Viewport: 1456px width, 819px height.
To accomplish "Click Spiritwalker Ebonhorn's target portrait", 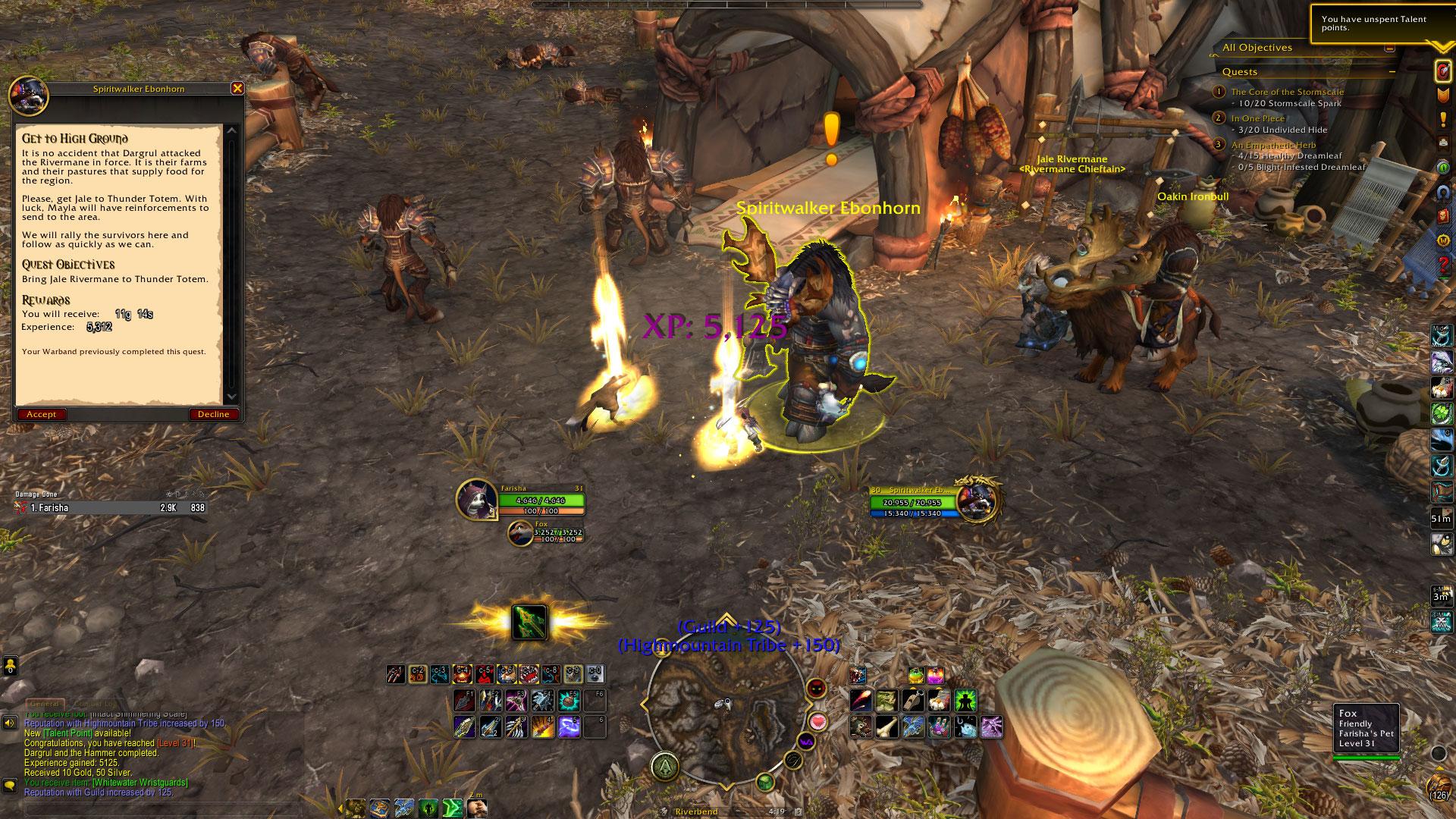I will click(x=977, y=500).
